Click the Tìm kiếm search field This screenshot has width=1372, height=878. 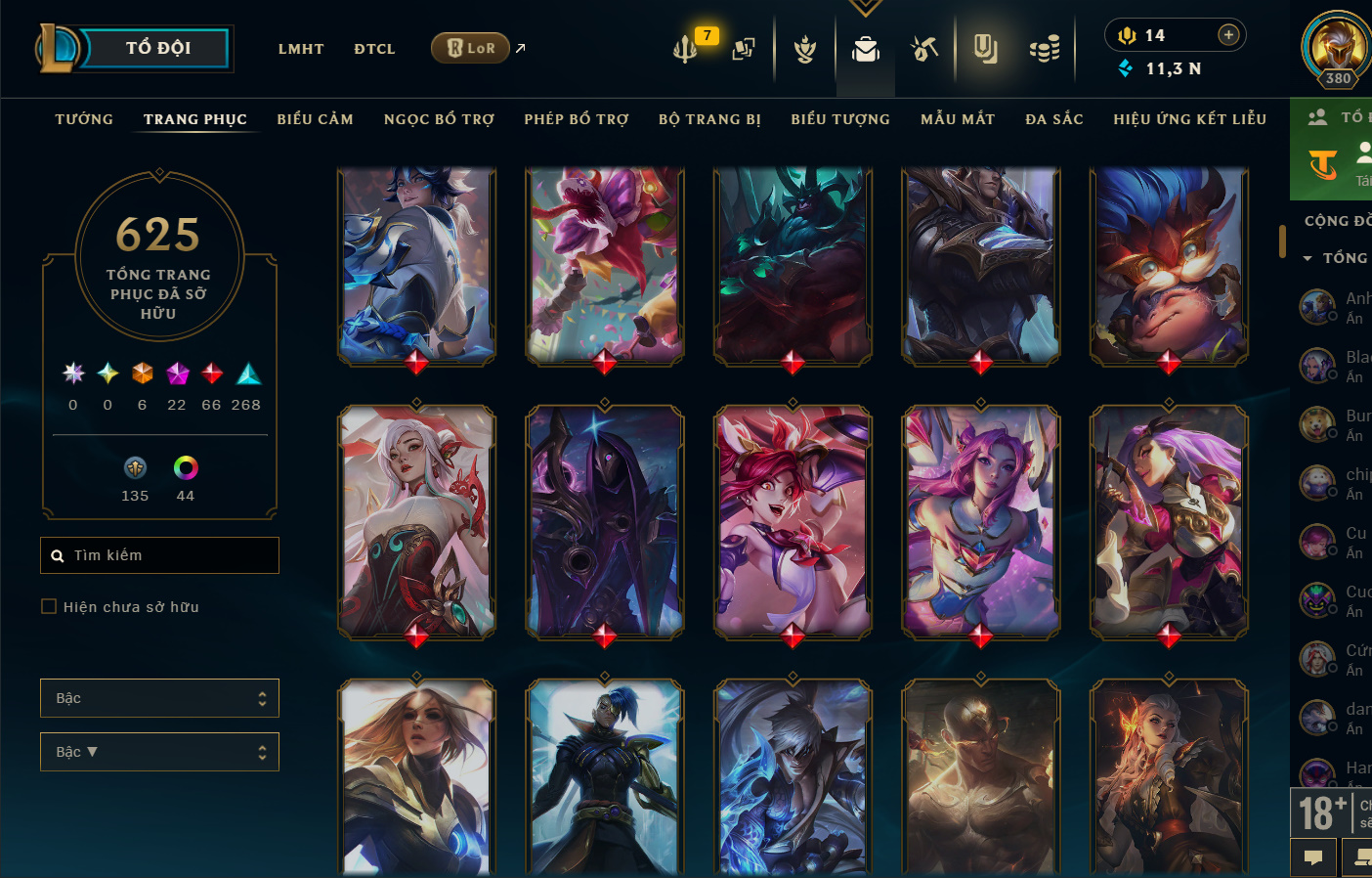tap(160, 555)
